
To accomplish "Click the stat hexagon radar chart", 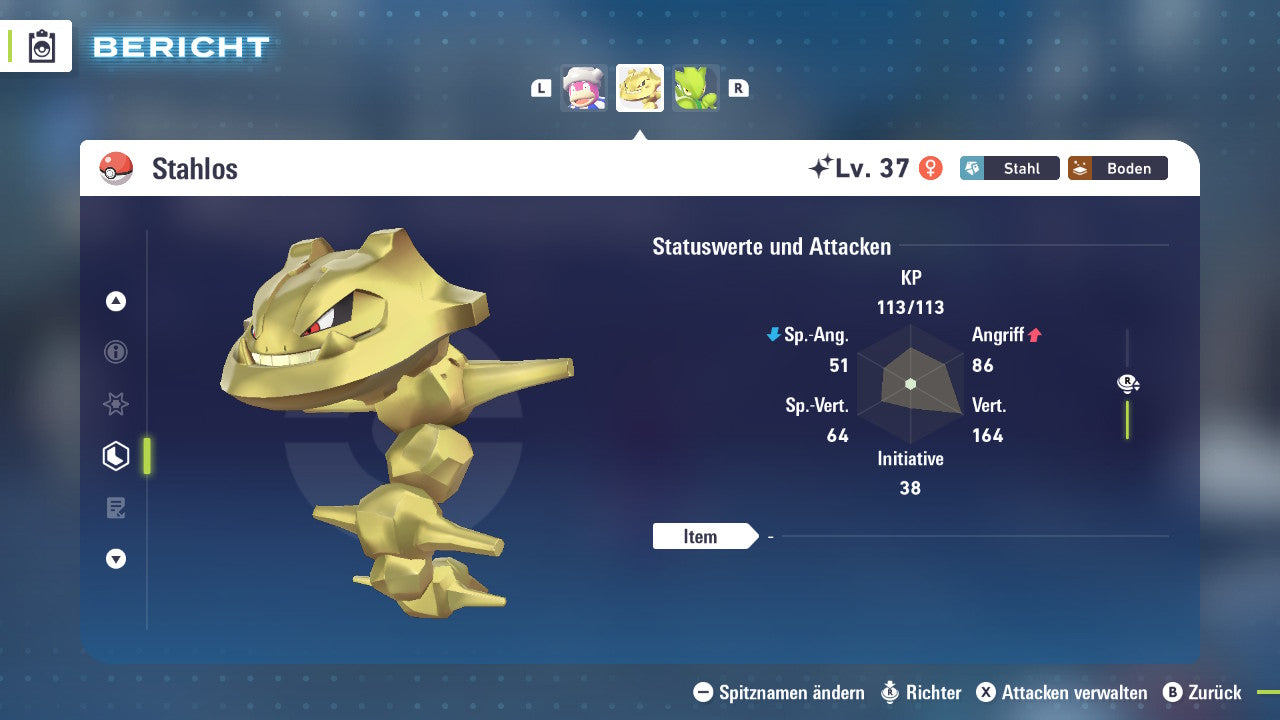I will click(911, 384).
